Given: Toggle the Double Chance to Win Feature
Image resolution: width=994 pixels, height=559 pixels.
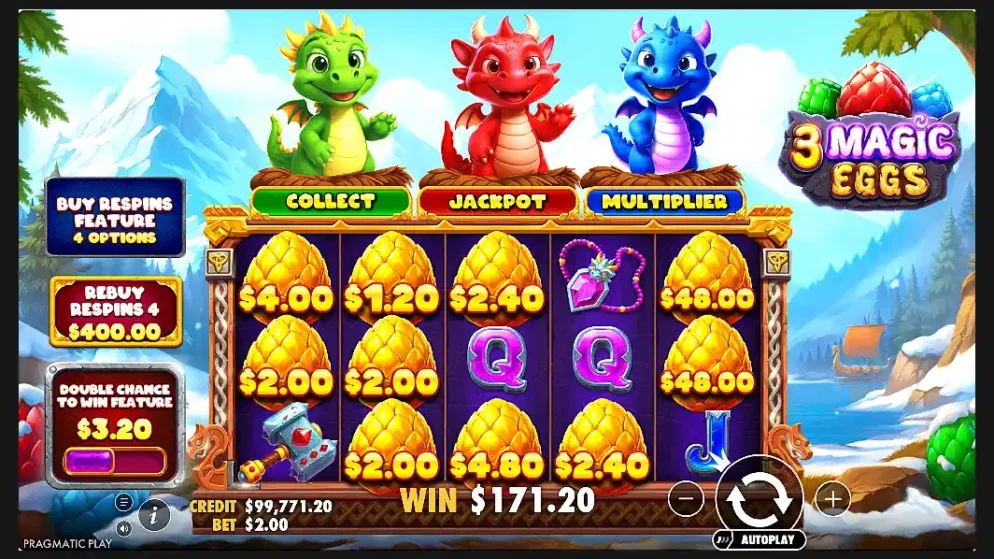Looking at the screenshot, I should click(114, 461).
